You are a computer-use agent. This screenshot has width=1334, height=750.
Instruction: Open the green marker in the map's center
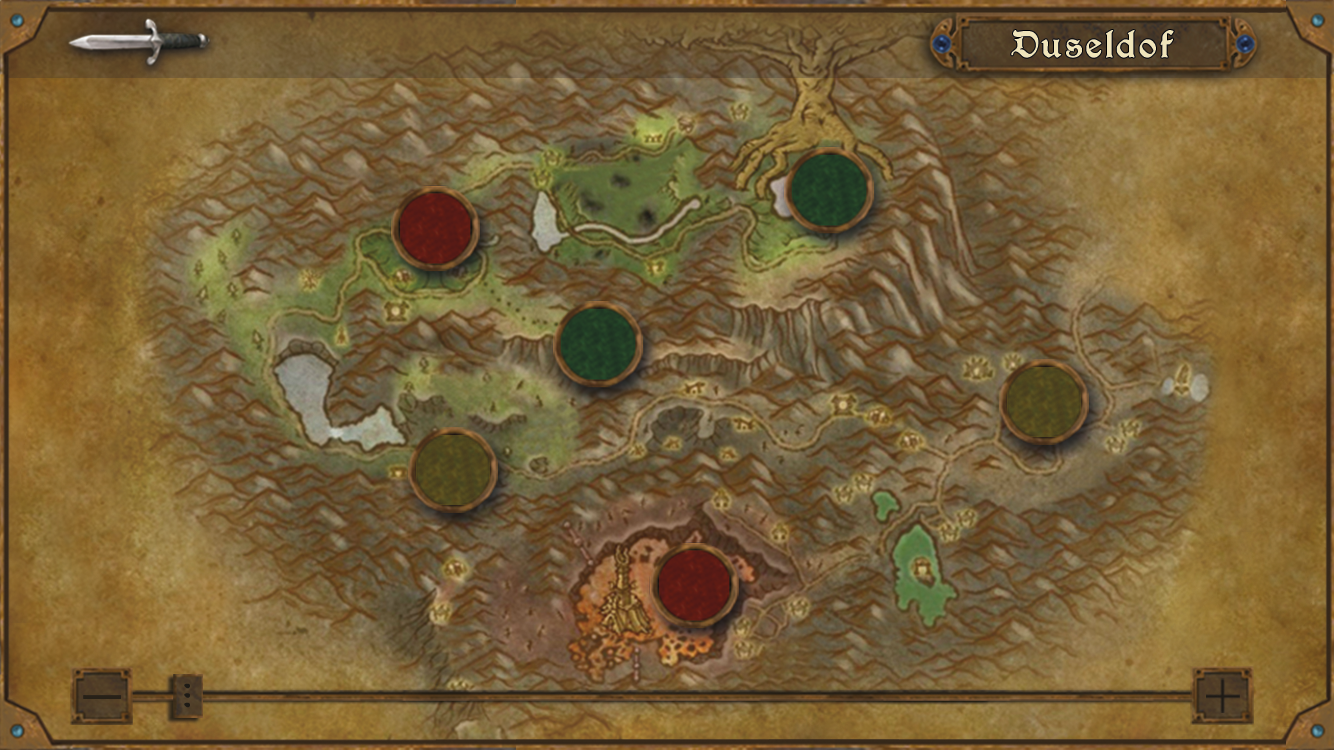(598, 343)
